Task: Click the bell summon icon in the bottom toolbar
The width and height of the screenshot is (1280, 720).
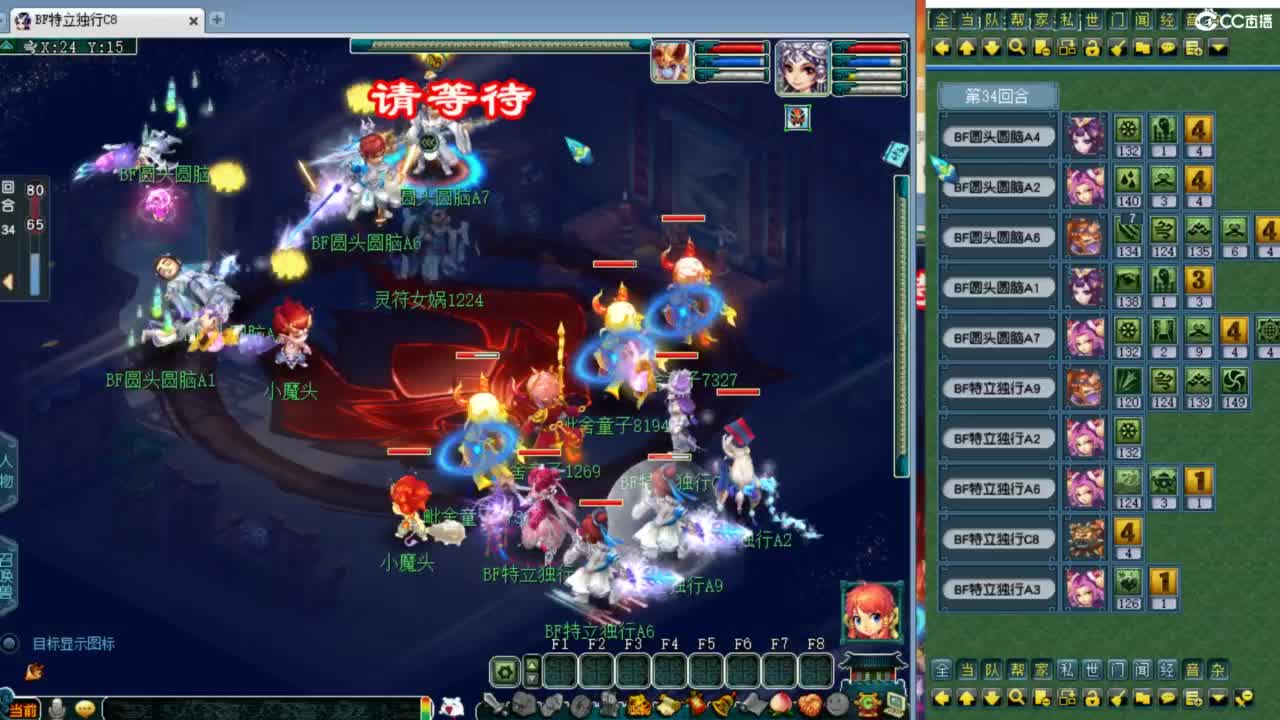Action: (x=720, y=705)
